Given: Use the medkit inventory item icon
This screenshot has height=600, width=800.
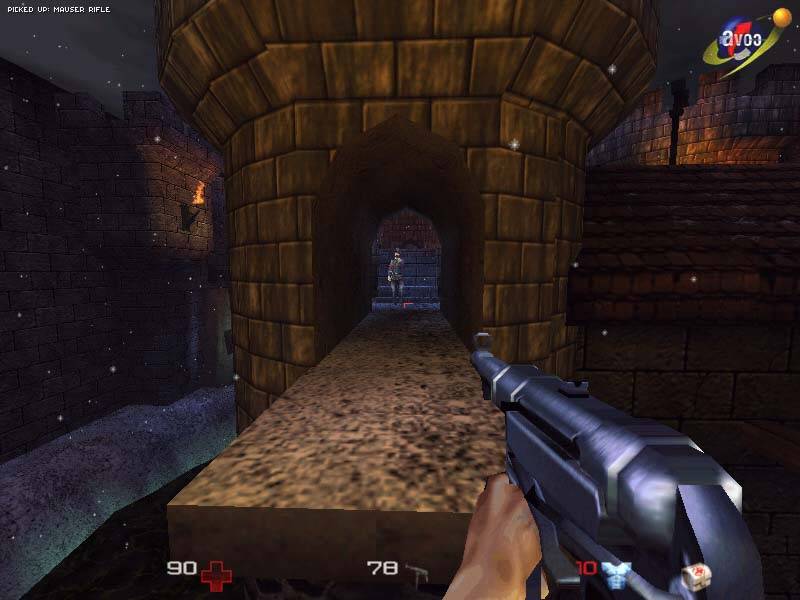Looking at the screenshot, I should tap(694, 574).
